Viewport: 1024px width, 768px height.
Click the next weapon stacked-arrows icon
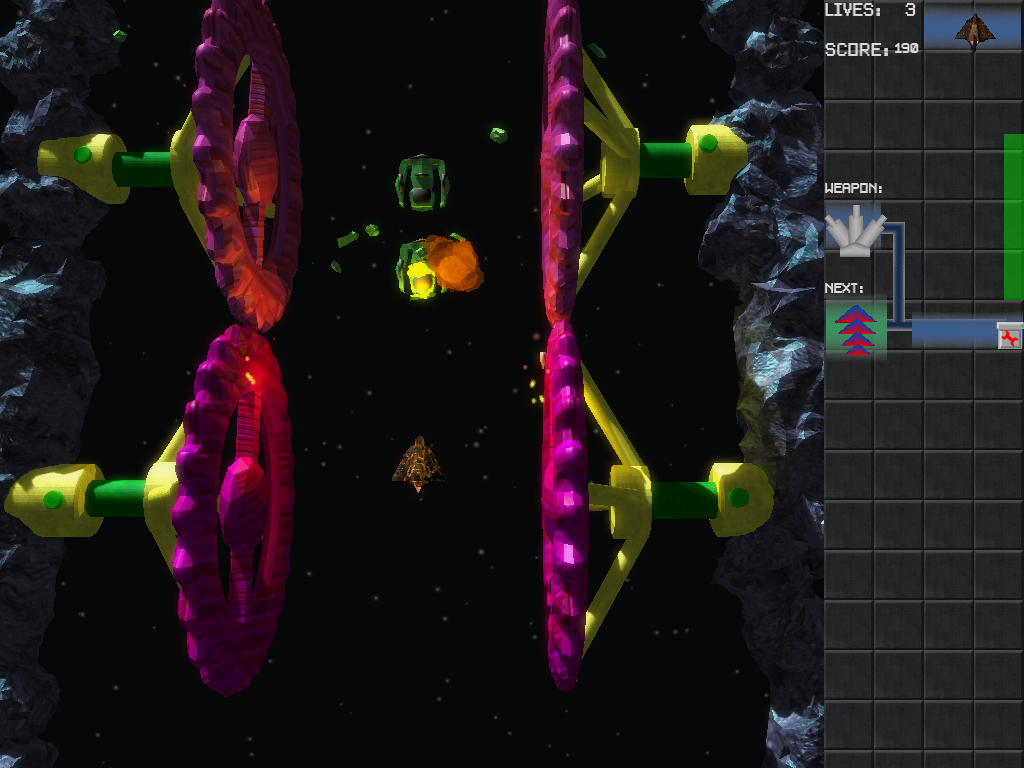(x=856, y=329)
